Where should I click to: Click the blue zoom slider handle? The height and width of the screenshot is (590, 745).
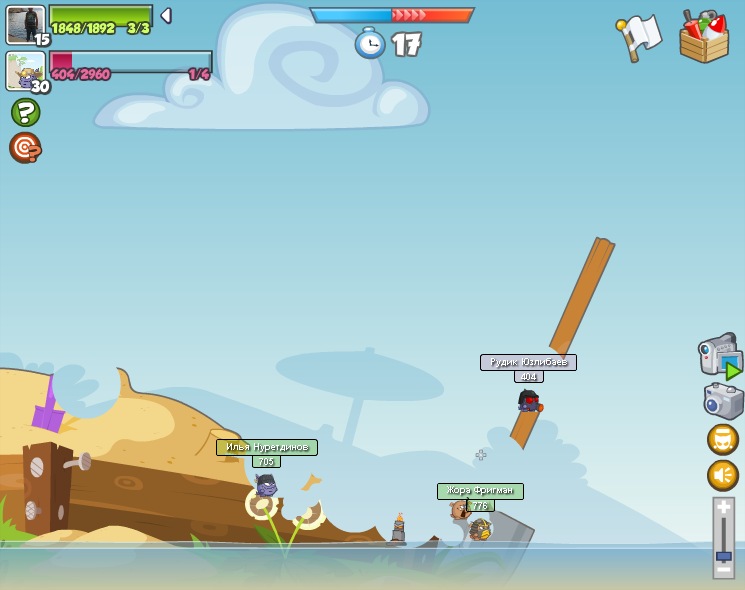723,556
